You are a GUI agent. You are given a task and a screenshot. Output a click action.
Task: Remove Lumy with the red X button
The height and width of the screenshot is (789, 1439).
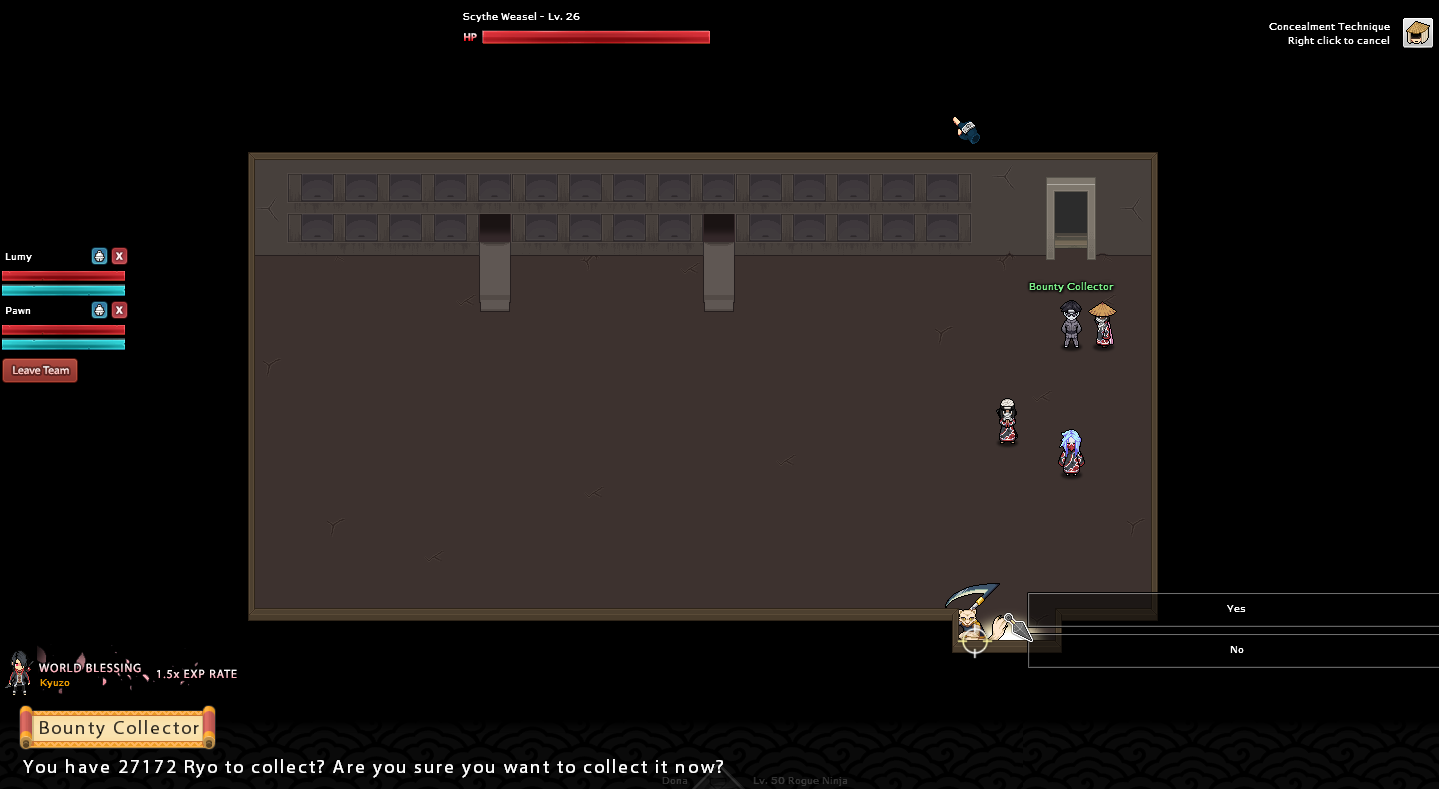[x=119, y=256]
